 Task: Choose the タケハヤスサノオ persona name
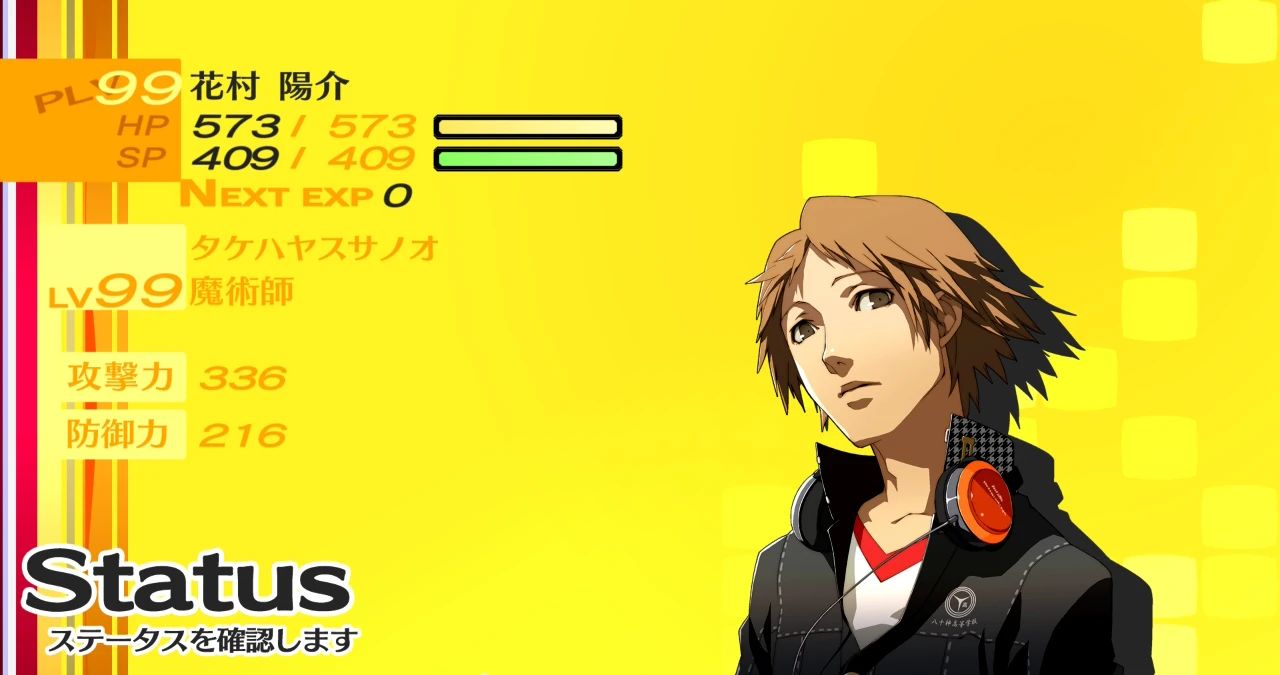(x=314, y=247)
